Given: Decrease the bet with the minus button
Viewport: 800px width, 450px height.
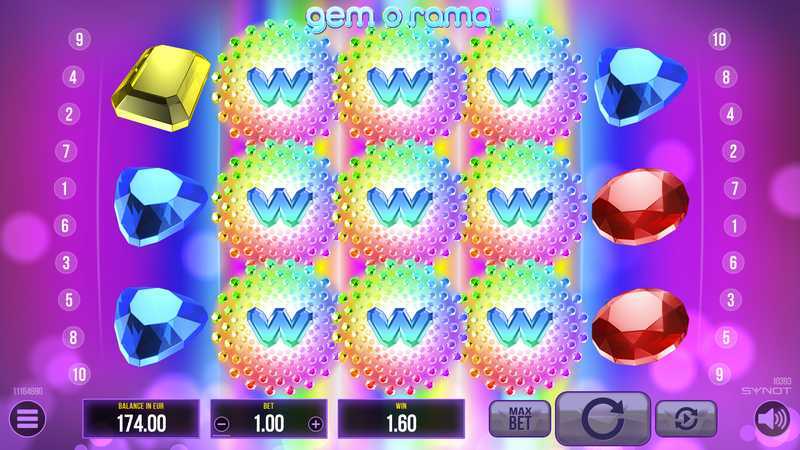Looking at the screenshot, I should coord(222,424).
